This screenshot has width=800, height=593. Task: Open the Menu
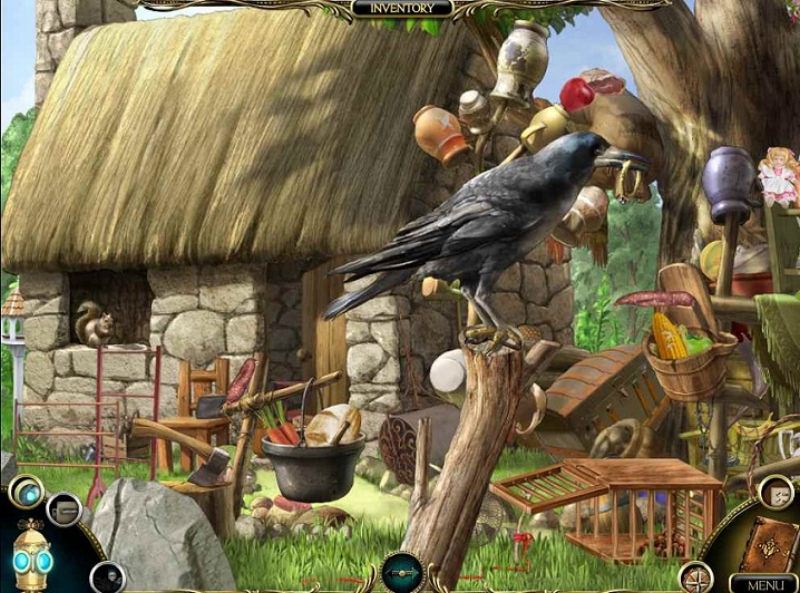pos(763,582)
